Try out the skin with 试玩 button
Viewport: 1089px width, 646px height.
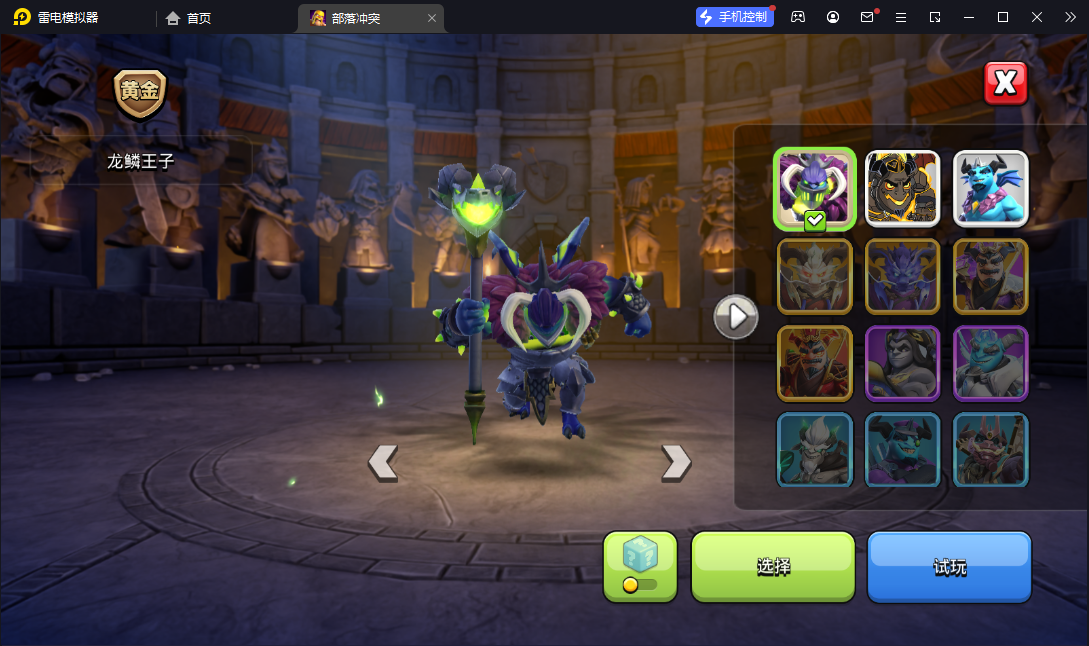coord(949,566)
